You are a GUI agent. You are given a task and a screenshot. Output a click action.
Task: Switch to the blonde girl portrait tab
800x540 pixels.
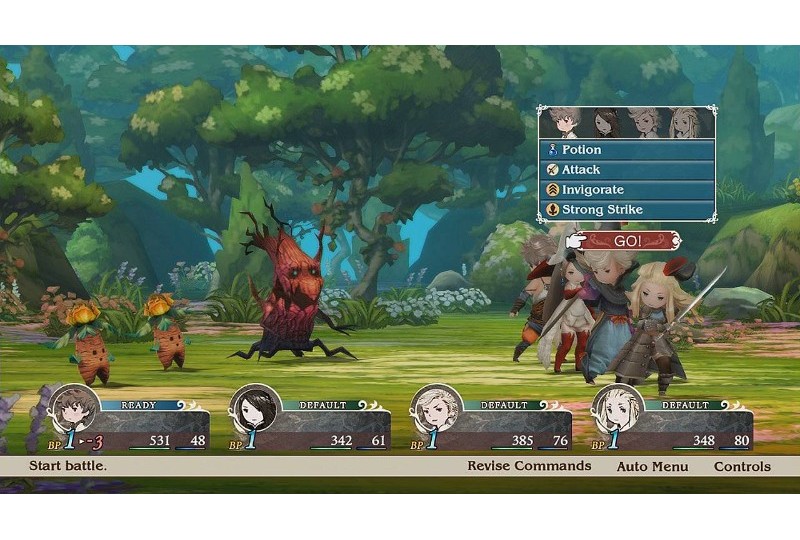pos(687,122)
